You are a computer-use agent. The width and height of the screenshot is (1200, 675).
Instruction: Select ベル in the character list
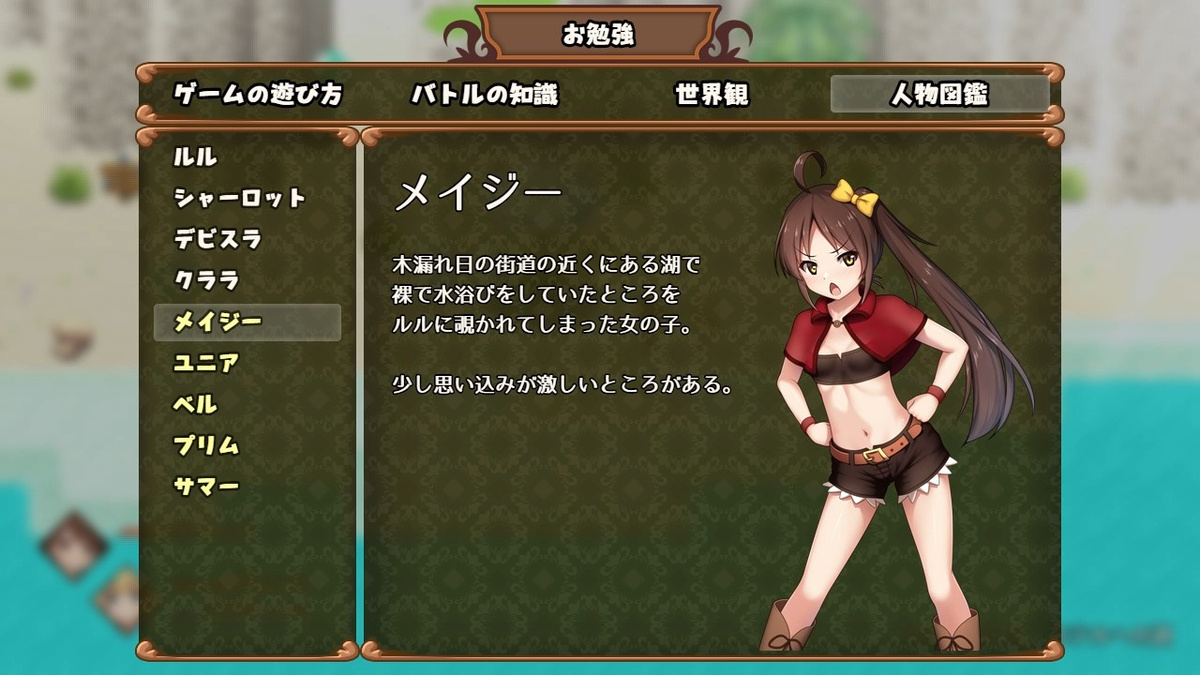[196, 404]
